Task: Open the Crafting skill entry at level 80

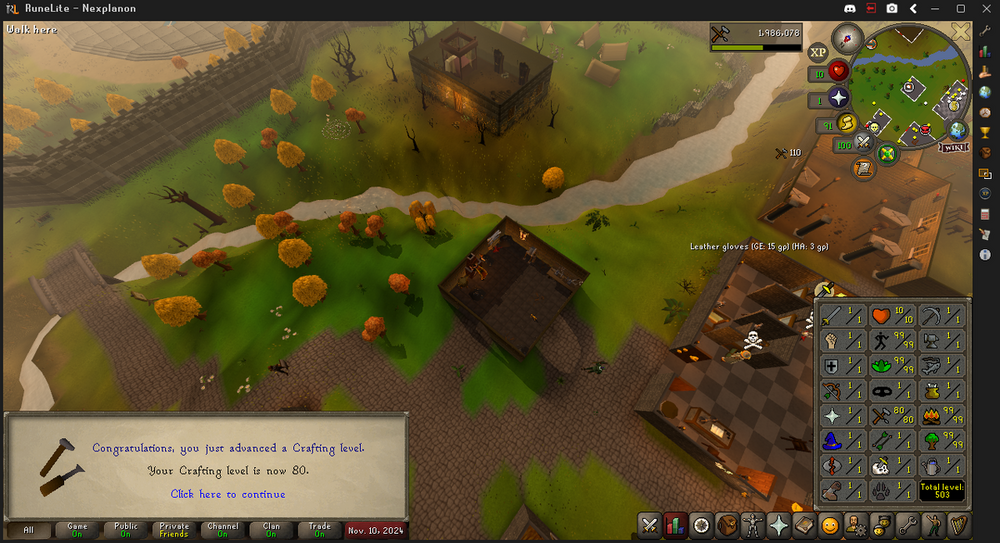Action: click(893, 416)
